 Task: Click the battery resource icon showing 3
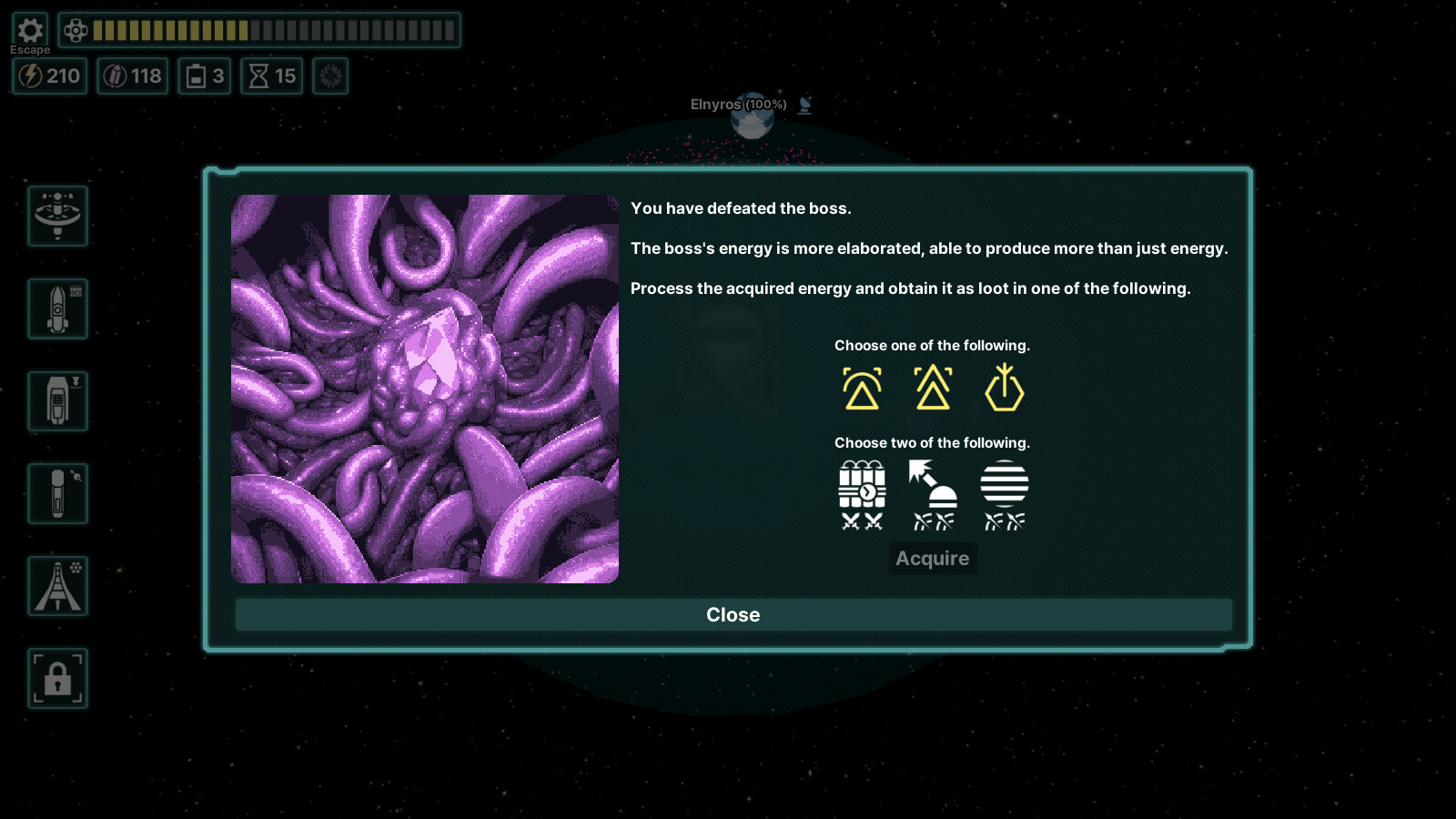[x=204, y=76]
